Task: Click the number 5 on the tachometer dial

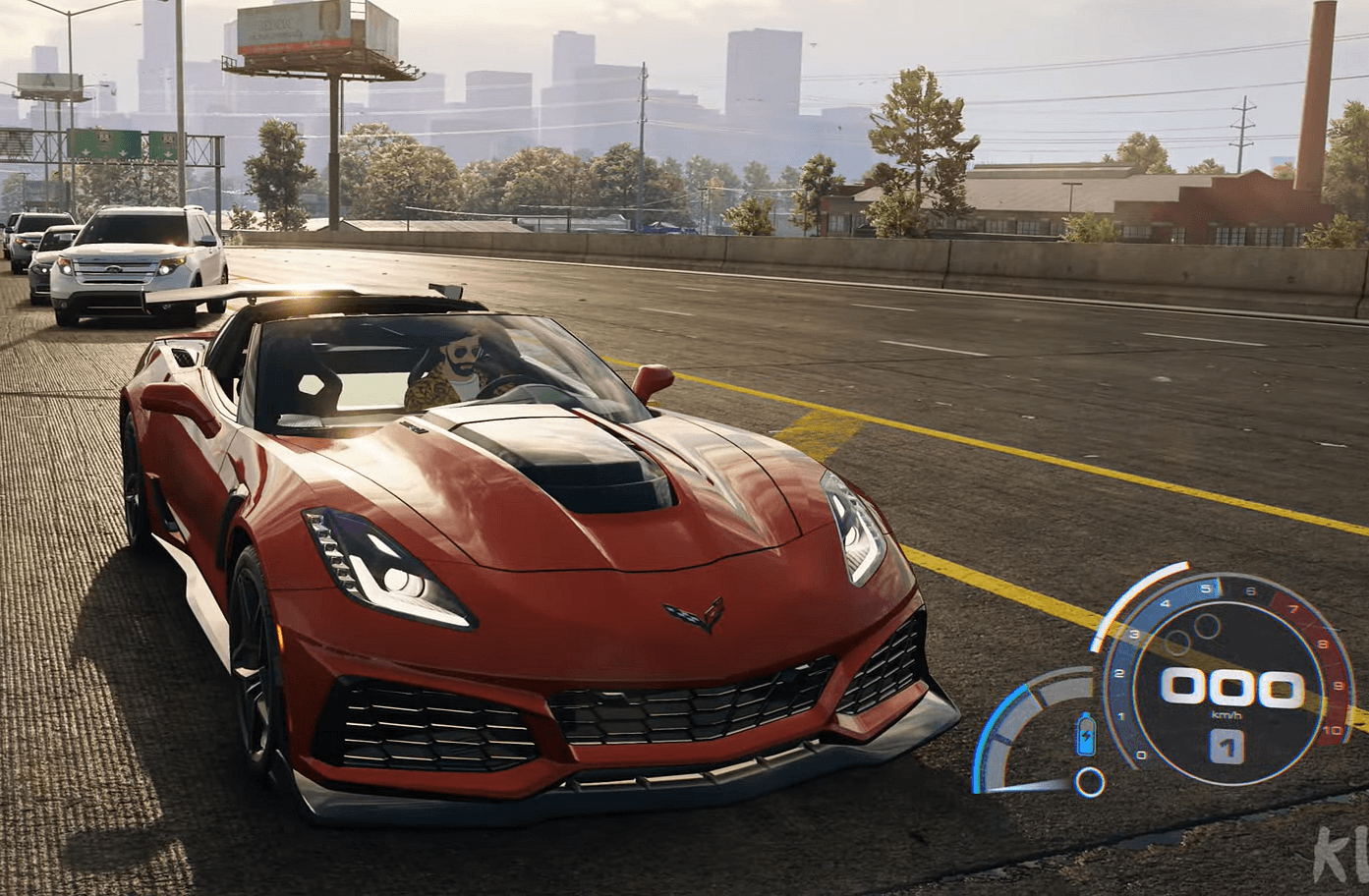Action: 1206,588
